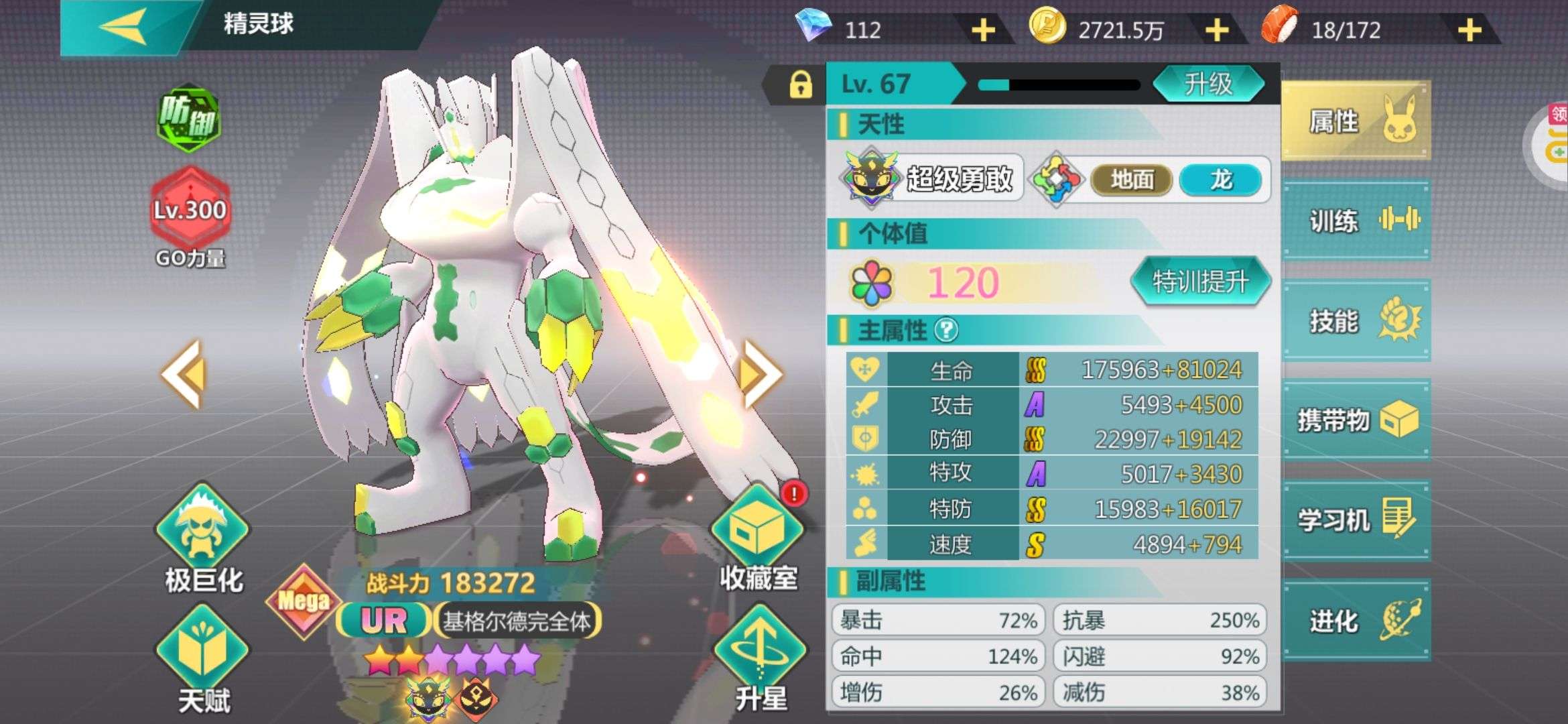Switch to the 训练 training tab
Viewport: 1568px width, 724px height.
click(x=1356, y=221)
